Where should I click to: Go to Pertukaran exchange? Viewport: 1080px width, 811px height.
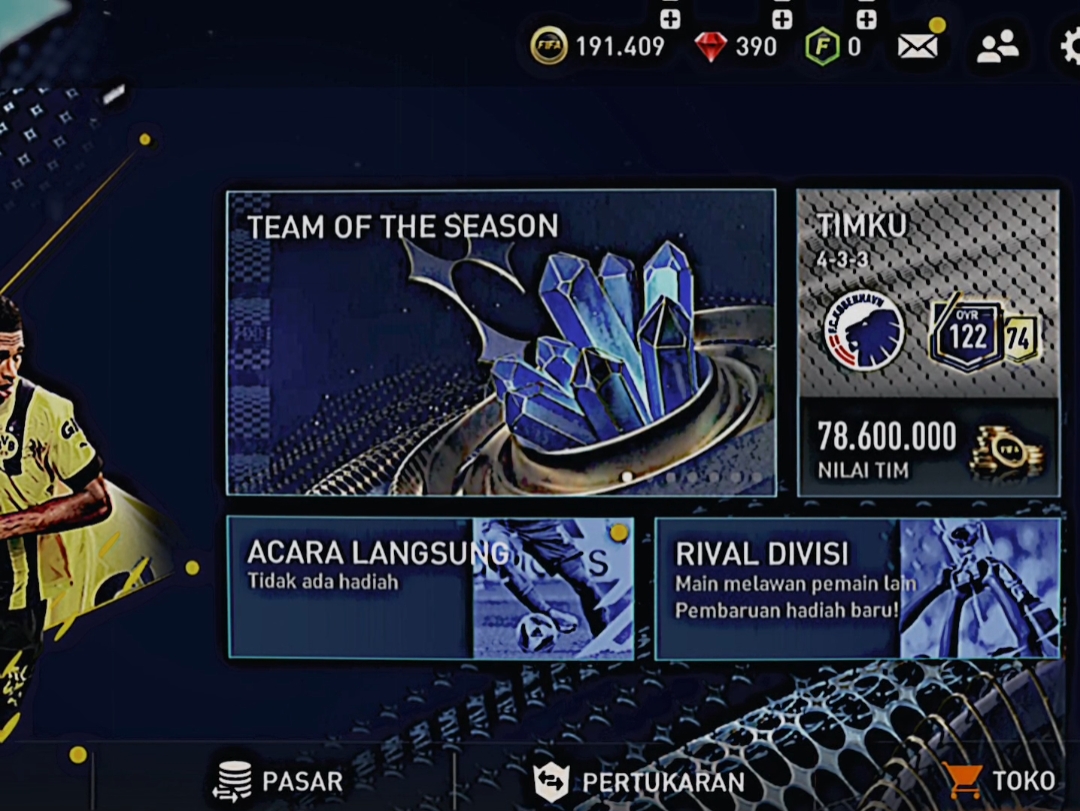point(640,781)
